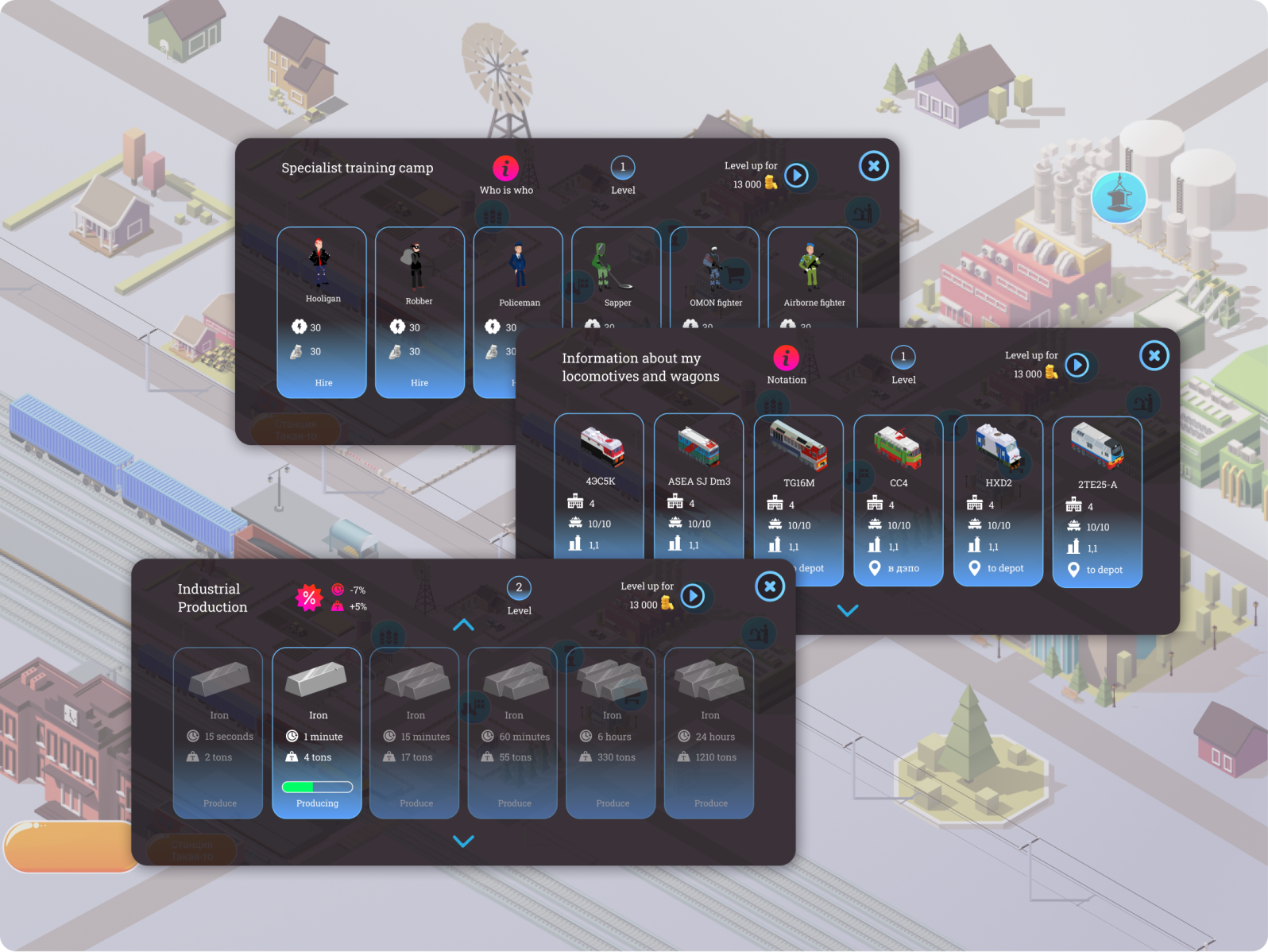Send the HXD2 locomotive to depot
This screenshot has width=1268, height=952.
[x=998, y=568]
